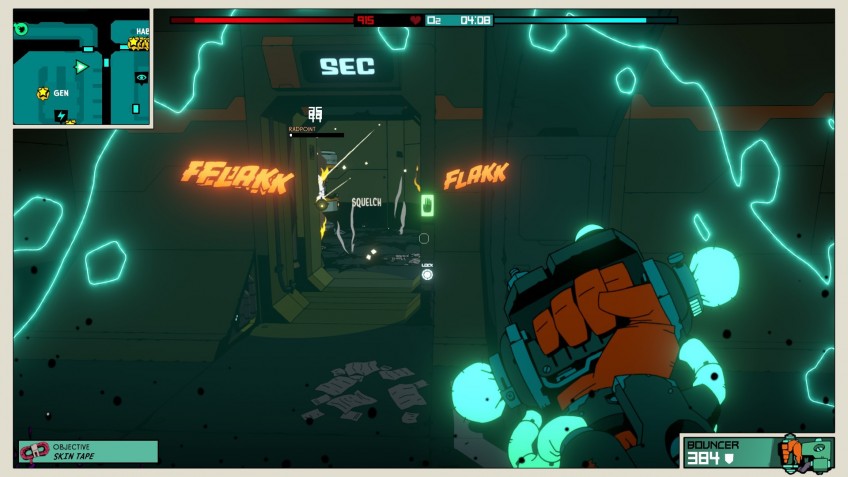Click the GEN star marker on minimap
This screenshot has height=477, width=848.
[43, 93]
